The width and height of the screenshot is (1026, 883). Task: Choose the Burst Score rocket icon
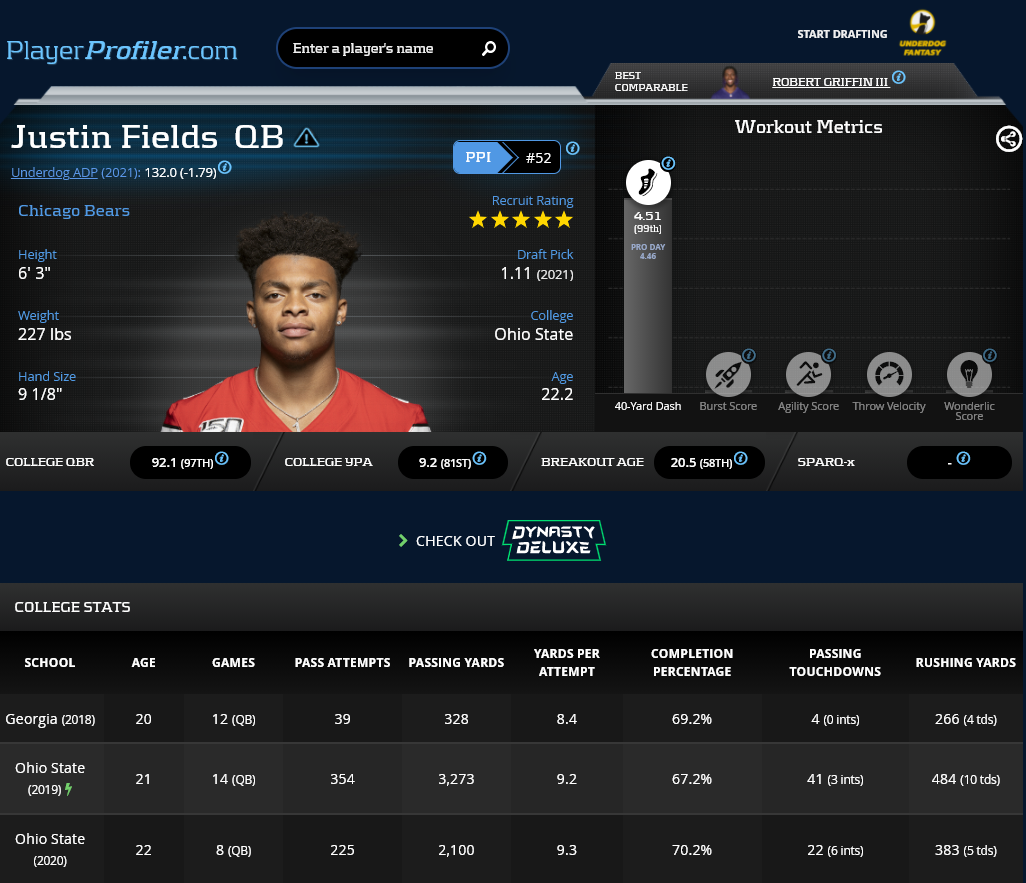[727, 375]
